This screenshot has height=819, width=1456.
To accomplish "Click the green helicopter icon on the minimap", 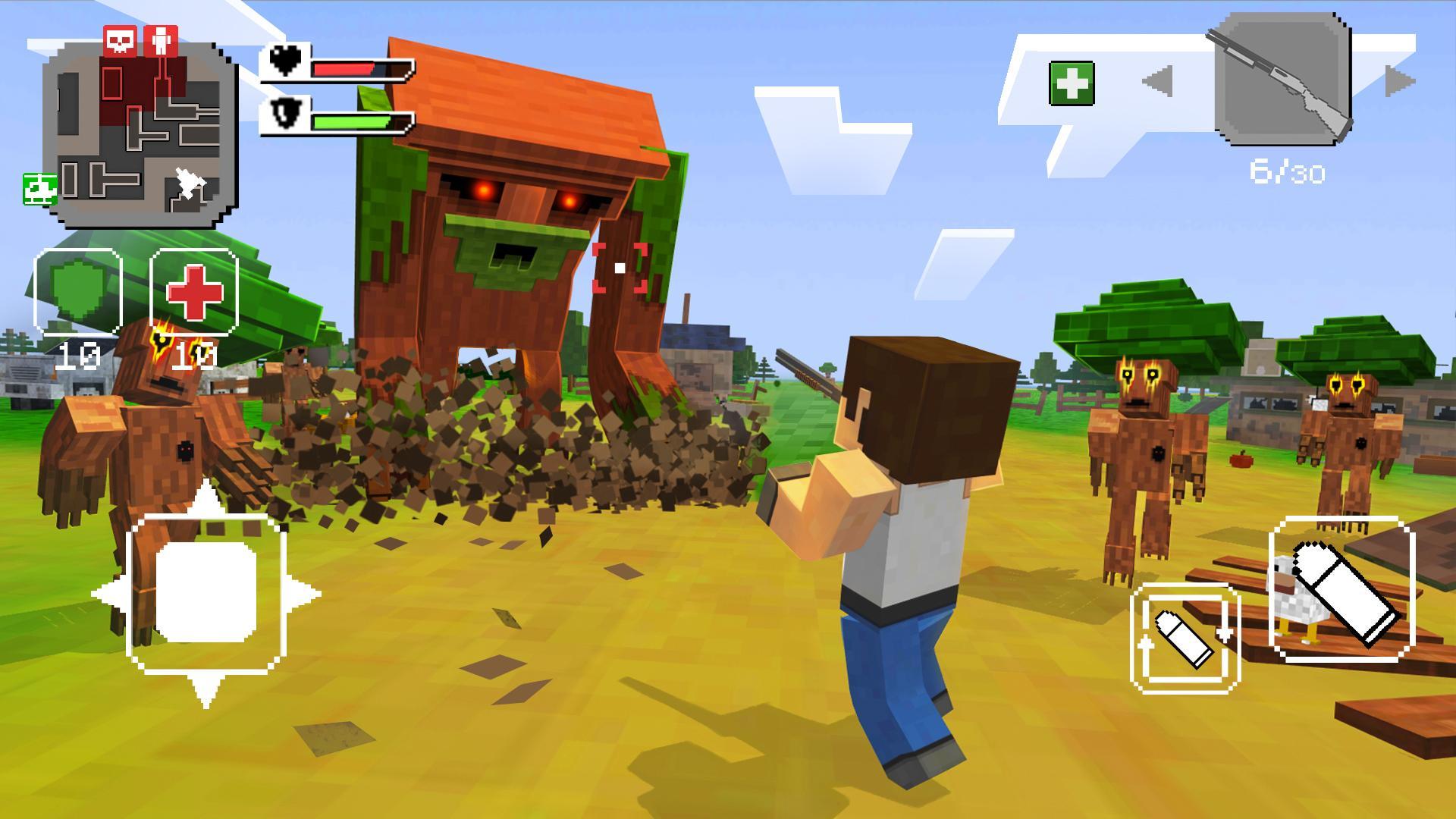I will point(40,188).
